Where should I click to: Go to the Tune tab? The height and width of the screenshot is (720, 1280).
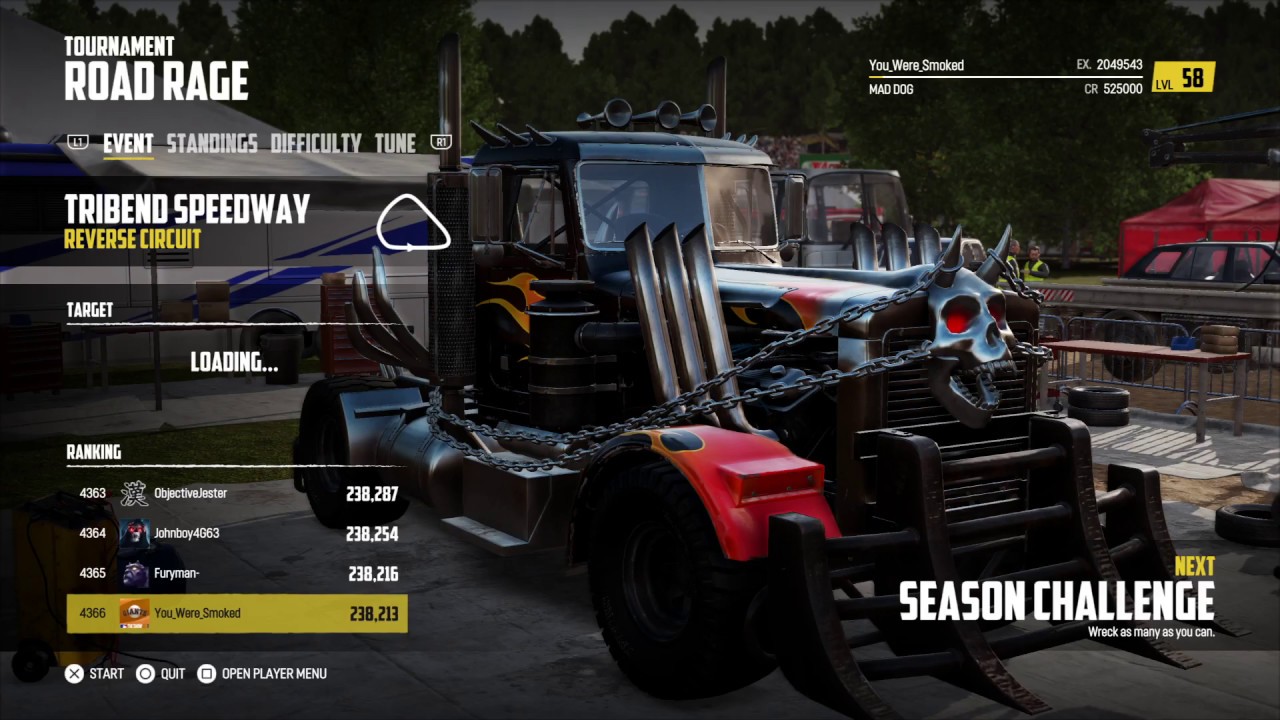[x=395, y=144]
